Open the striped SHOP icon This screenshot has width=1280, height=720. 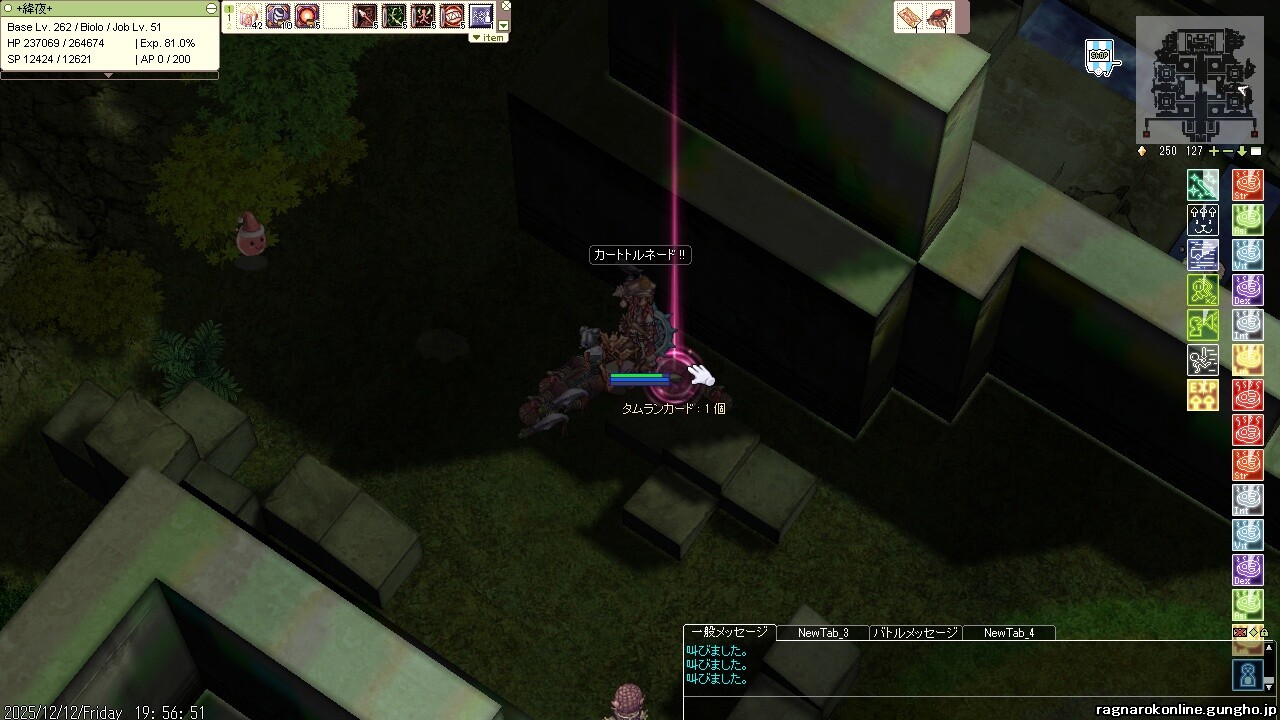pos(1100,56)
